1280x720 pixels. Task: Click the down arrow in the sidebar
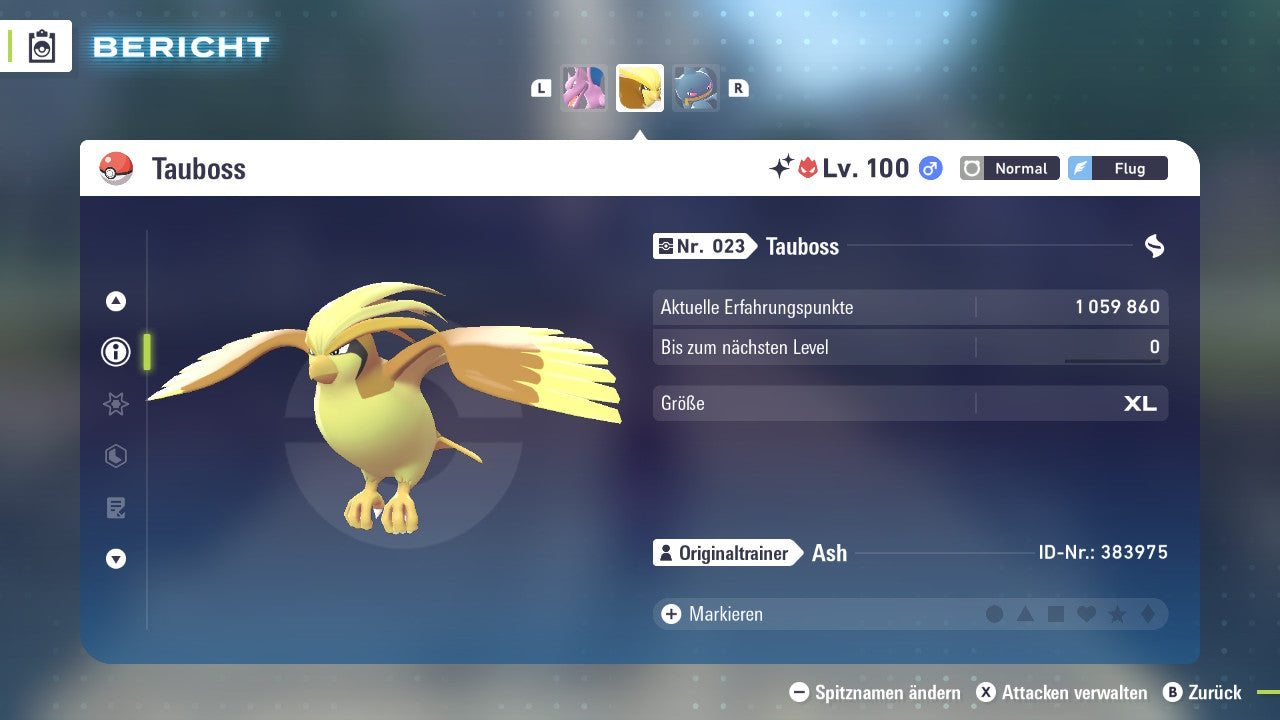[x=115, y=559]
